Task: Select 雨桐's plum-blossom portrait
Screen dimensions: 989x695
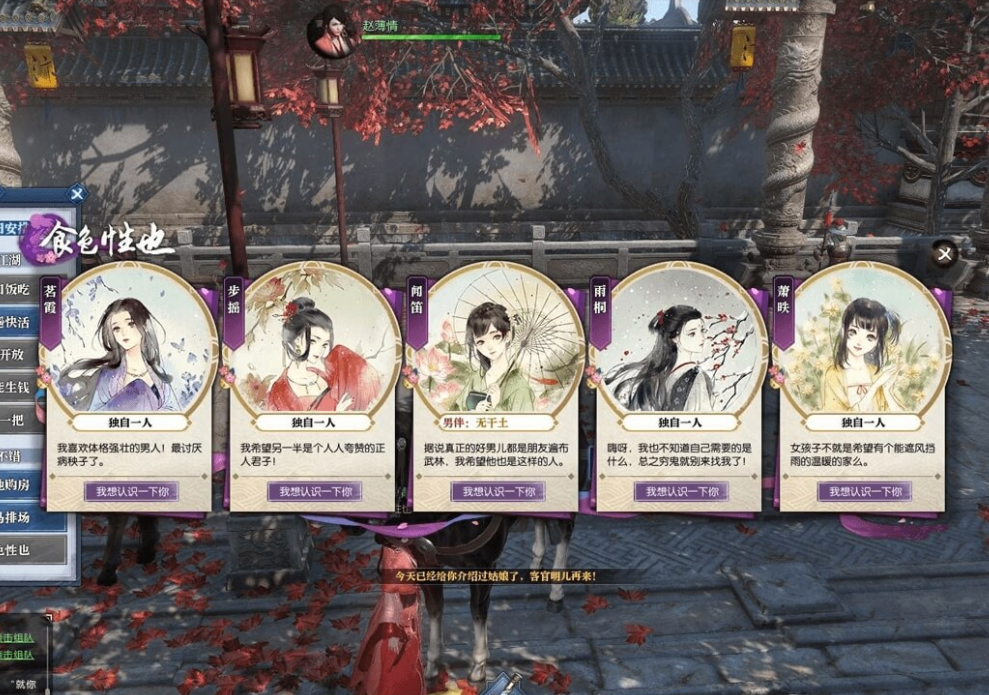Action: pos(681,340)
